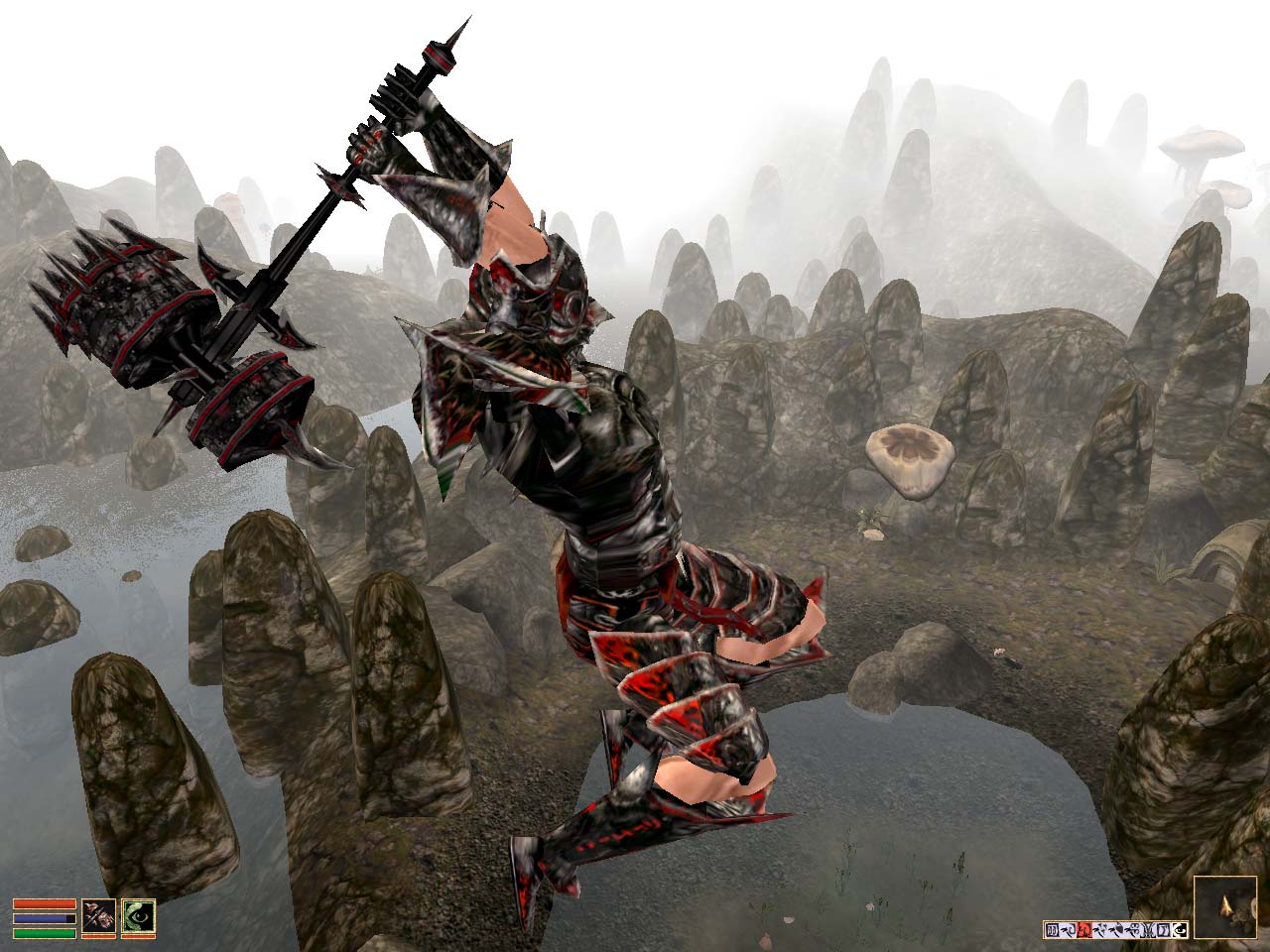Click the green fatigue bar
The image size is (1270, 952).
pos(45,933)
